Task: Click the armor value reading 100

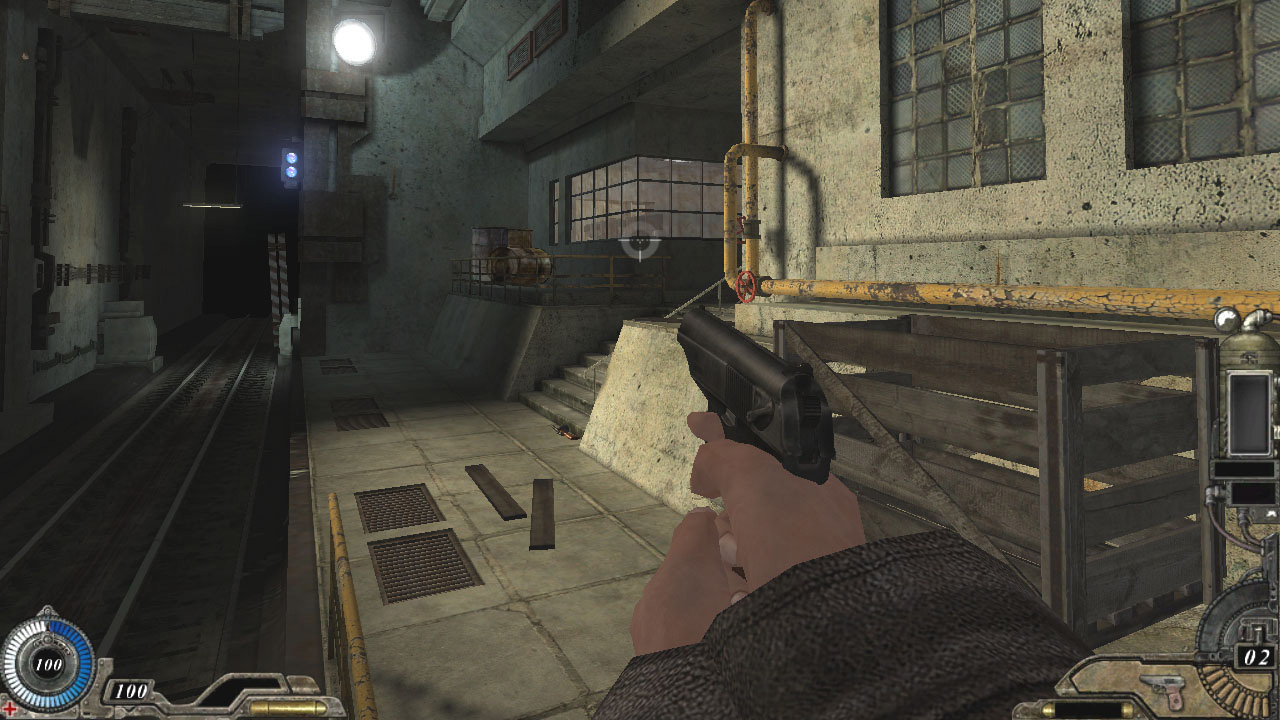Action: 131,690
